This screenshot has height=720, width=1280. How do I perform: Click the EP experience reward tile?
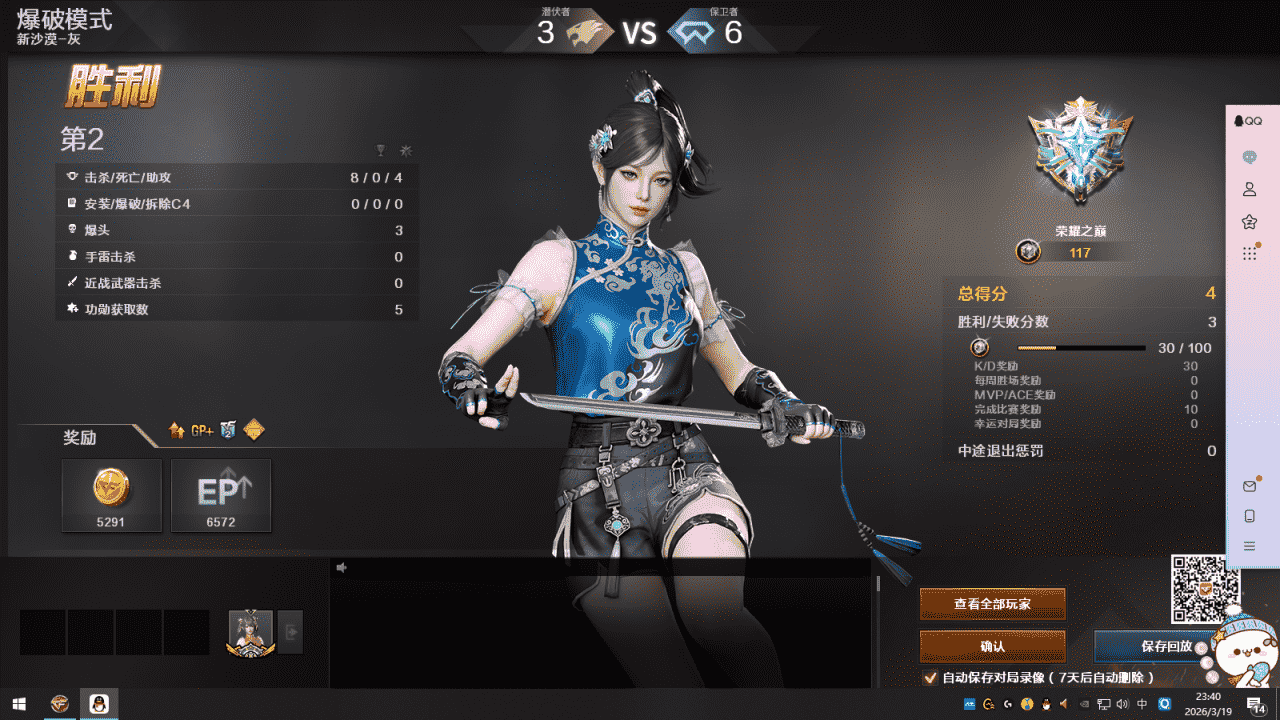[x=221, y=495]
